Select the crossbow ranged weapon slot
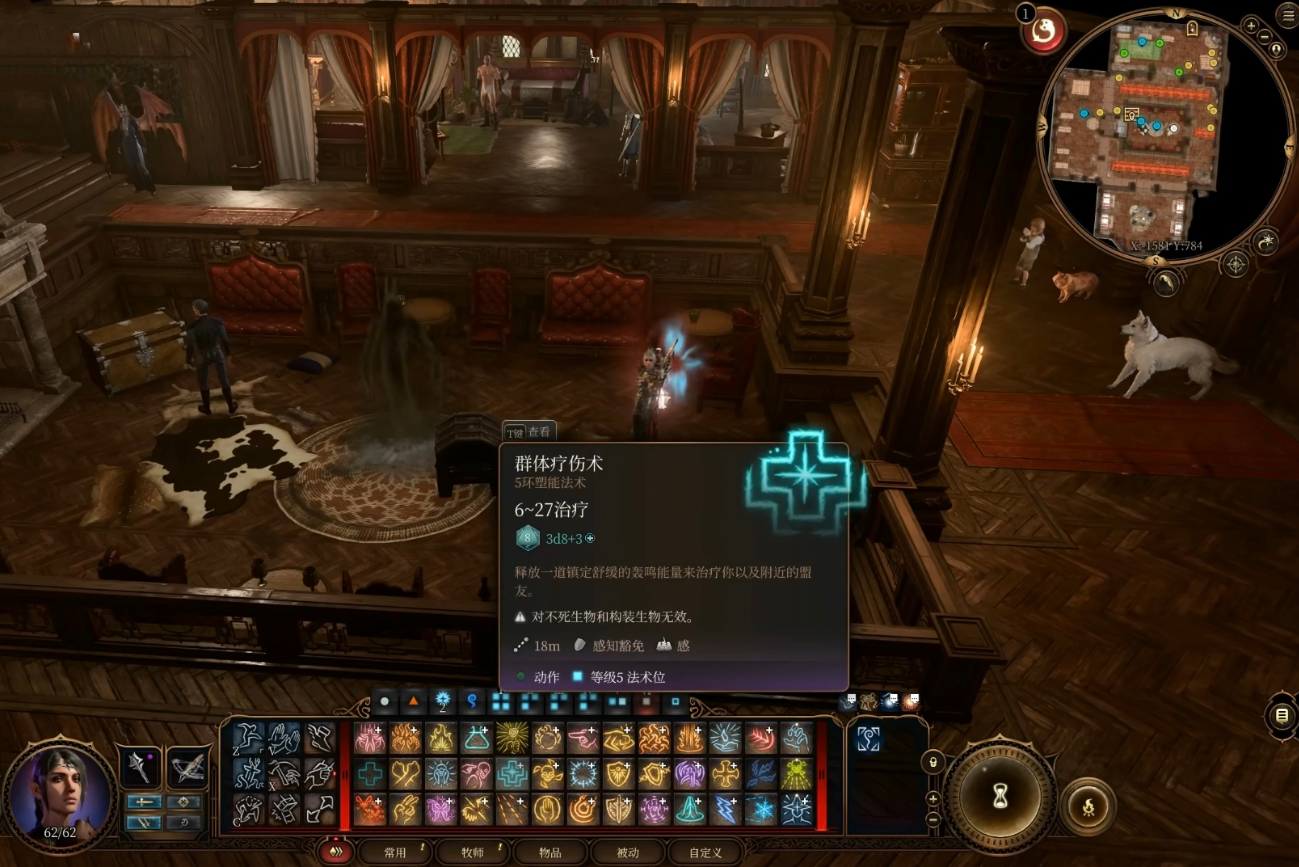 coord(188,768)
